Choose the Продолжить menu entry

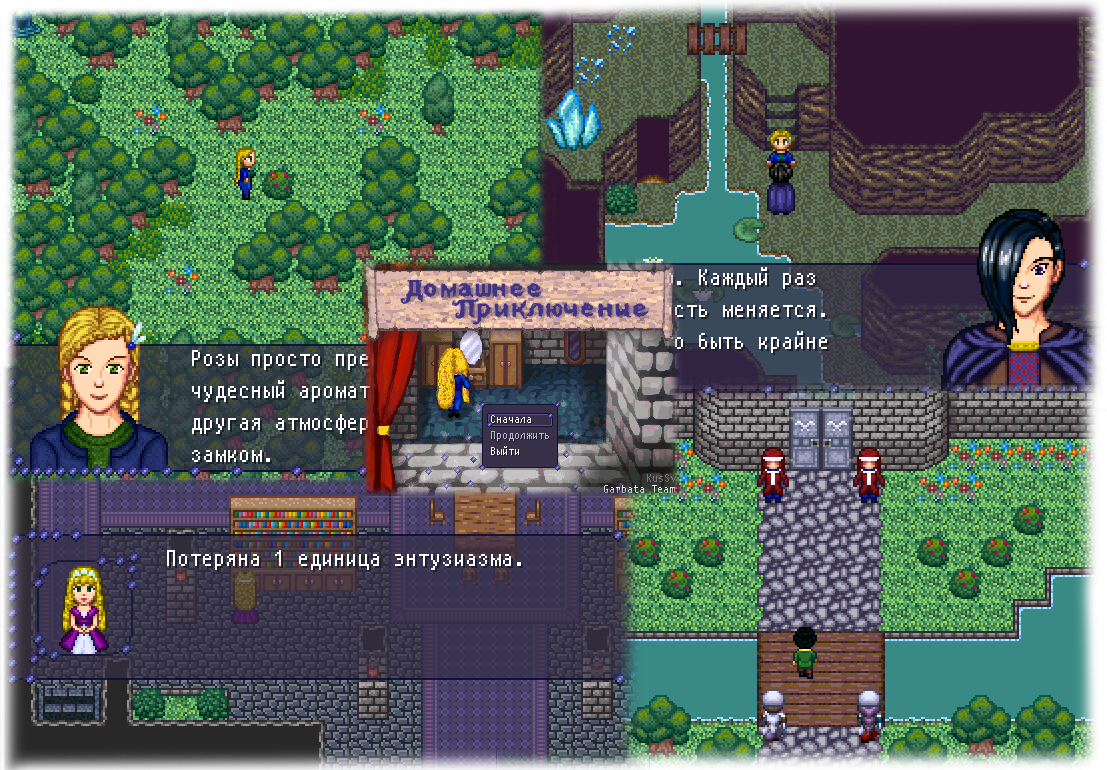[519, 436]
